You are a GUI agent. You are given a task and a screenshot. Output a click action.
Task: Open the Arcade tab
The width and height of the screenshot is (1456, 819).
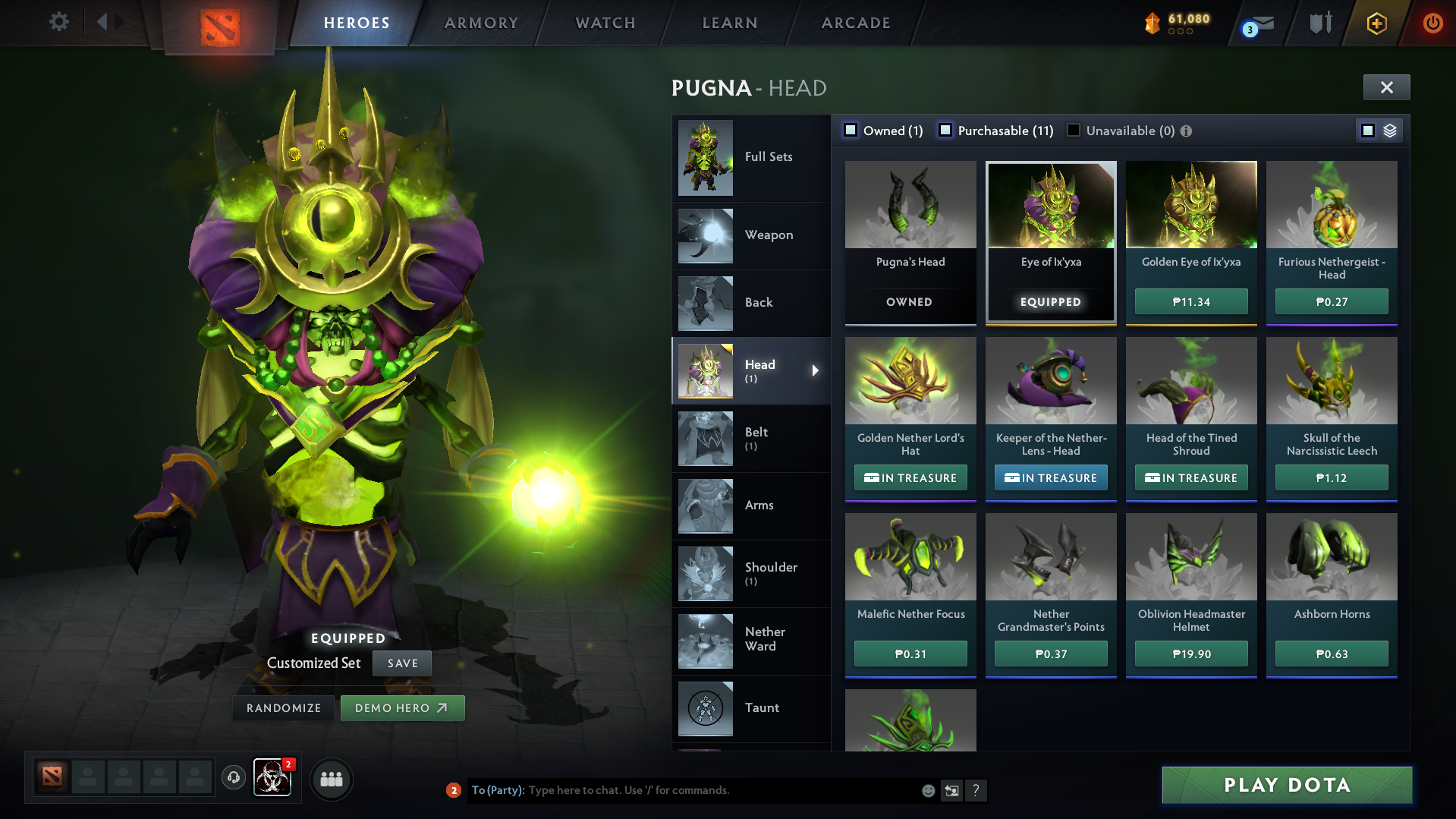(855, 23)
